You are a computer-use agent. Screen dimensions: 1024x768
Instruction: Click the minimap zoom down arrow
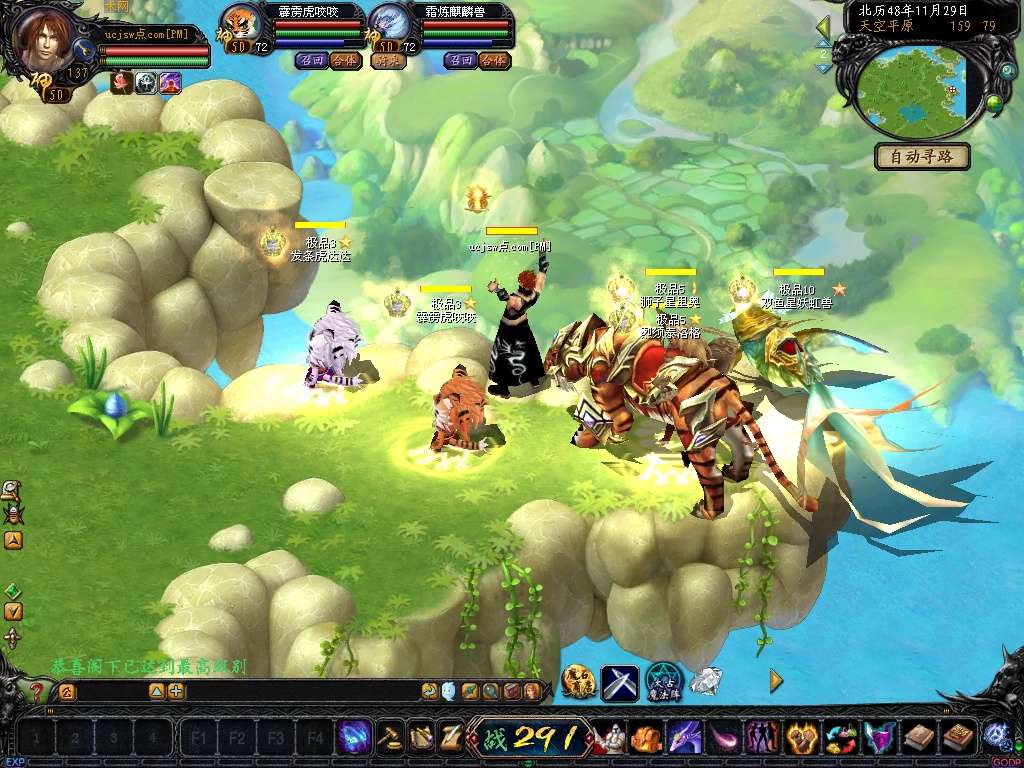(x=823, y=68)
